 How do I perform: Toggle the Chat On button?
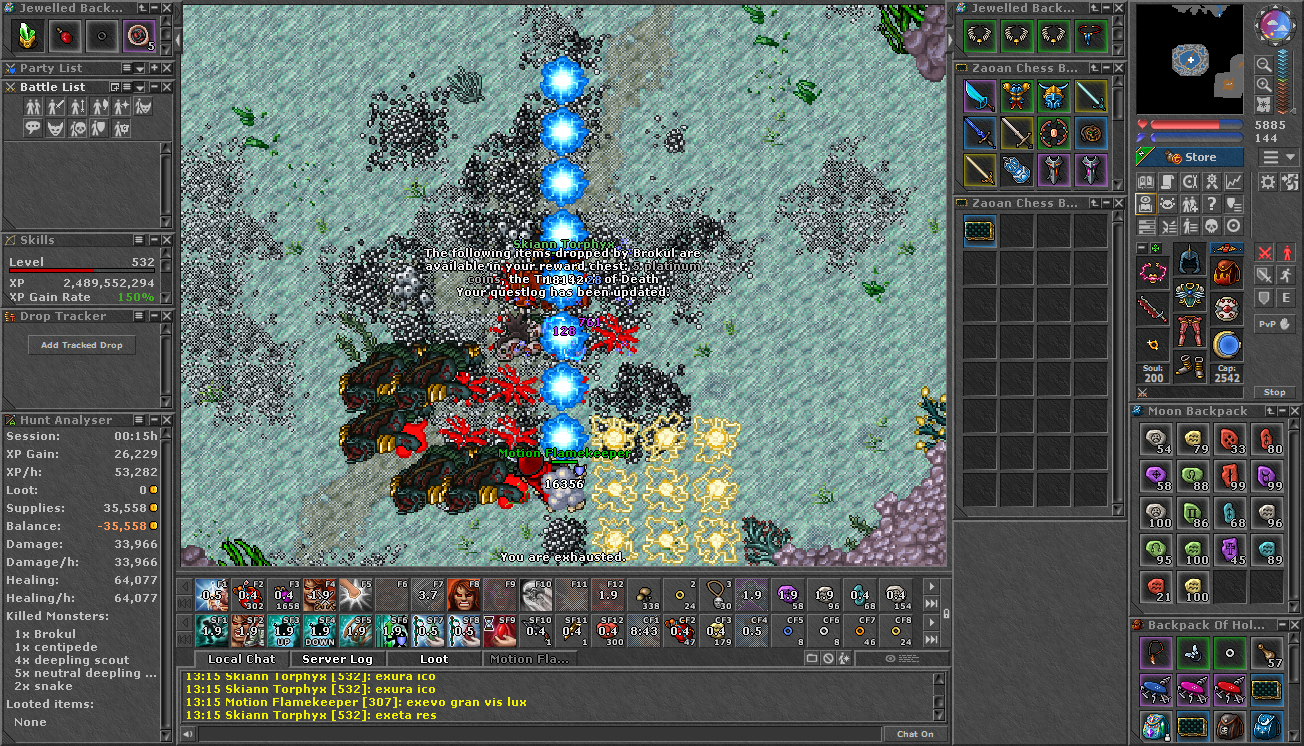click(914, 734)
